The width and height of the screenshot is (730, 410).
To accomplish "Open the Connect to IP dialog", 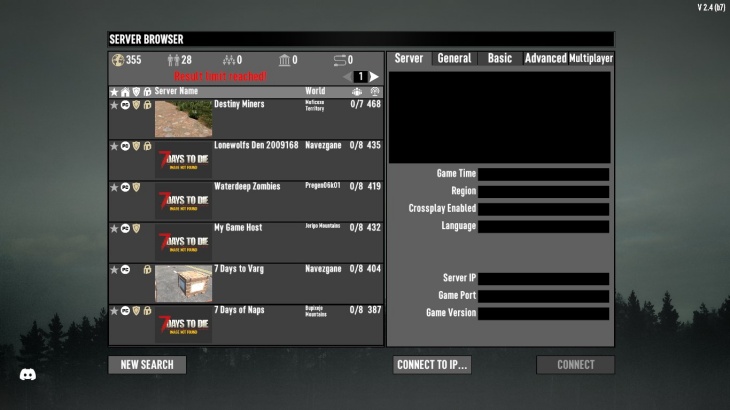I will tap(432, 365).
